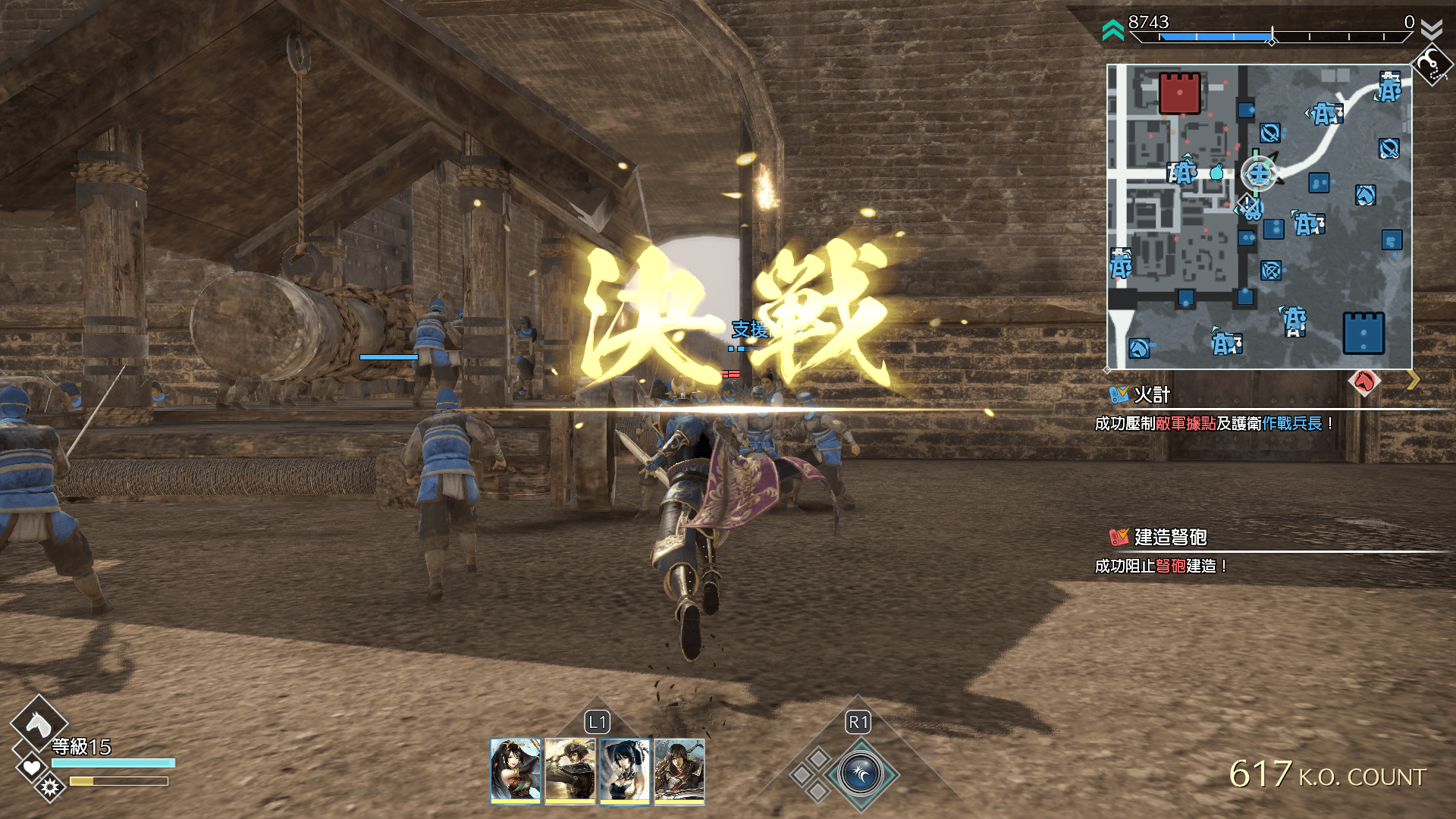The image size is (1456, 819).
Task: Click the heart icon beside the health bar
Action: pyautogui.click(x=31, y=767)
